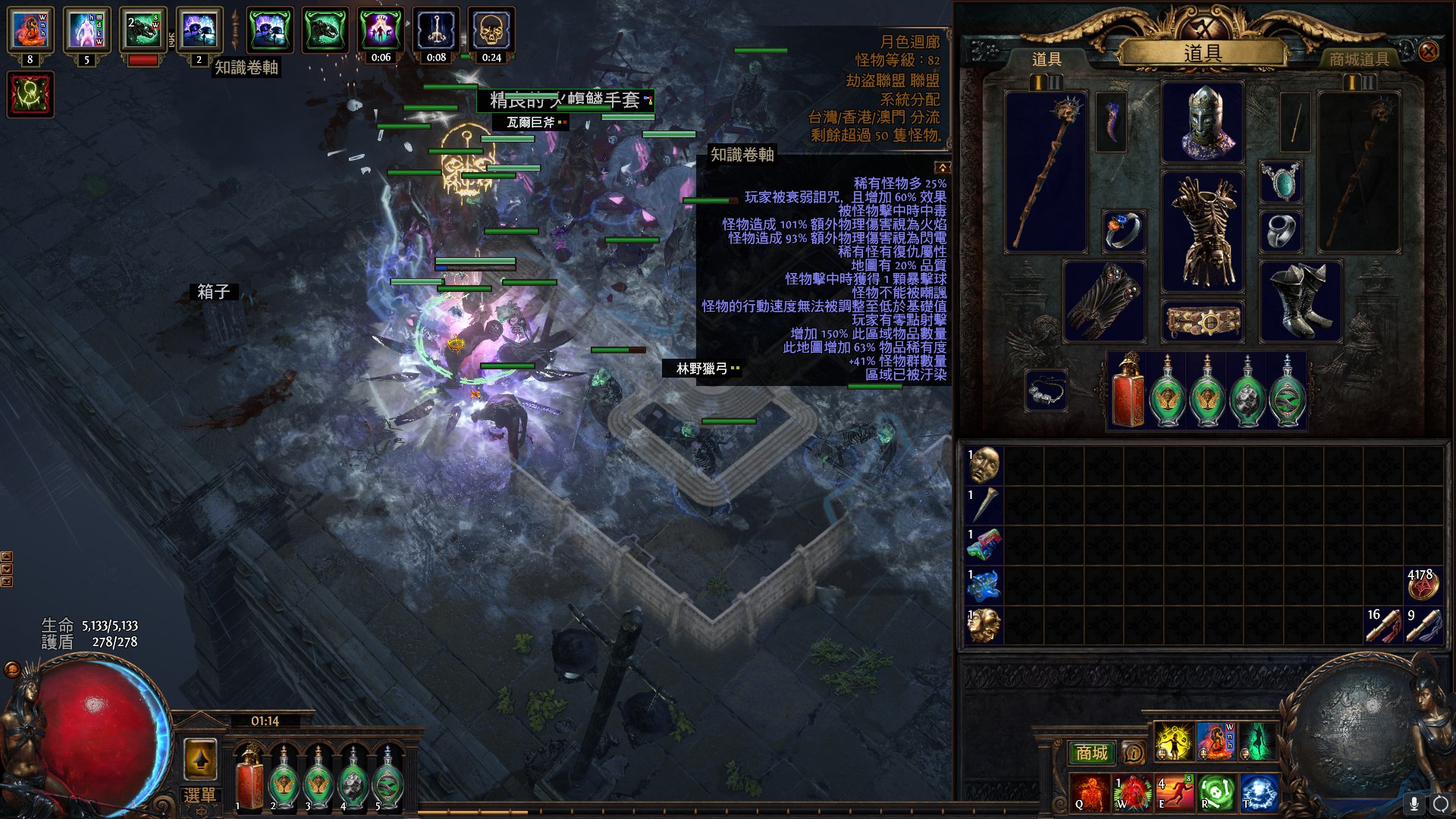
Task: Open the 商城 shop button
Action: pyautogui.click(x=1091, y=752)
